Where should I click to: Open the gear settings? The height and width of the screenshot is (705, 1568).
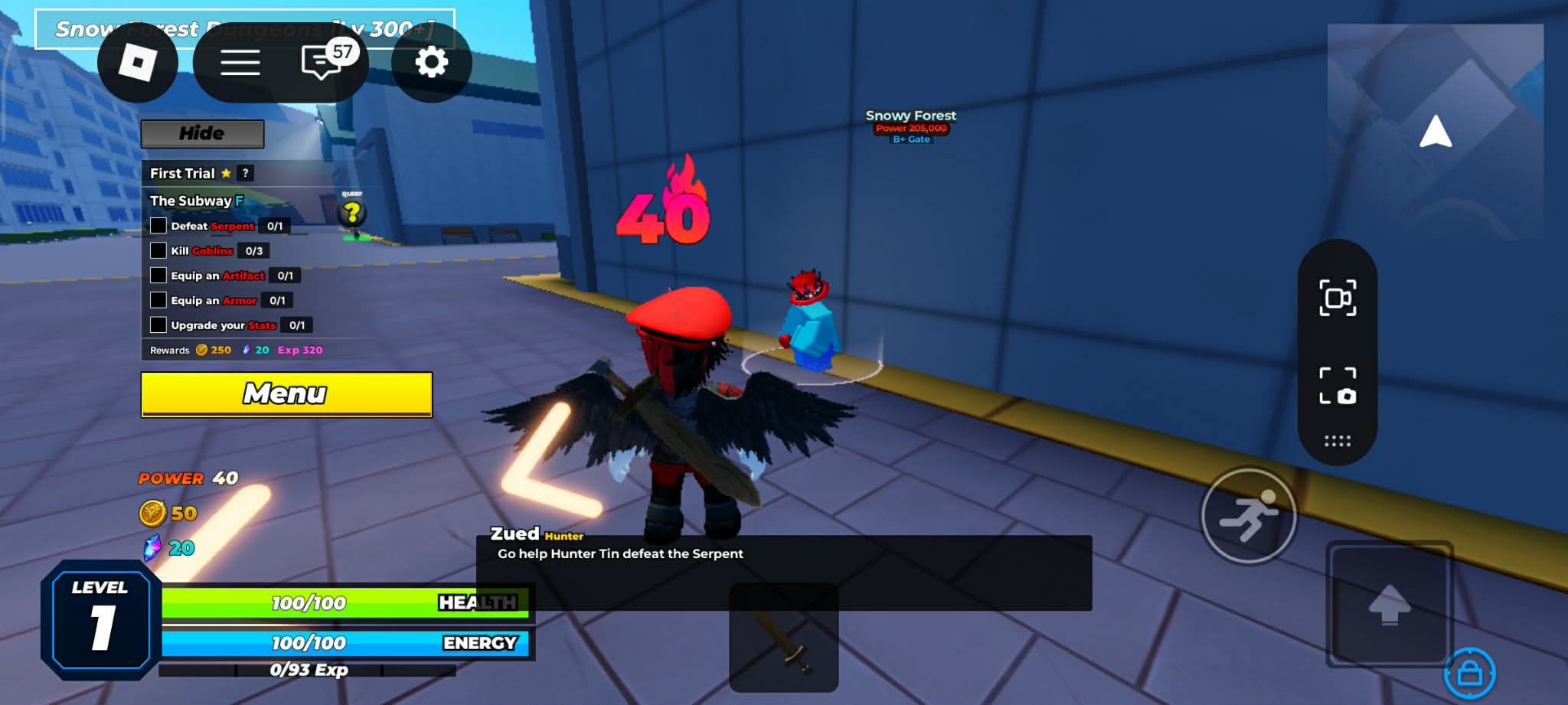pyautogui.click(x=431, y=63)
